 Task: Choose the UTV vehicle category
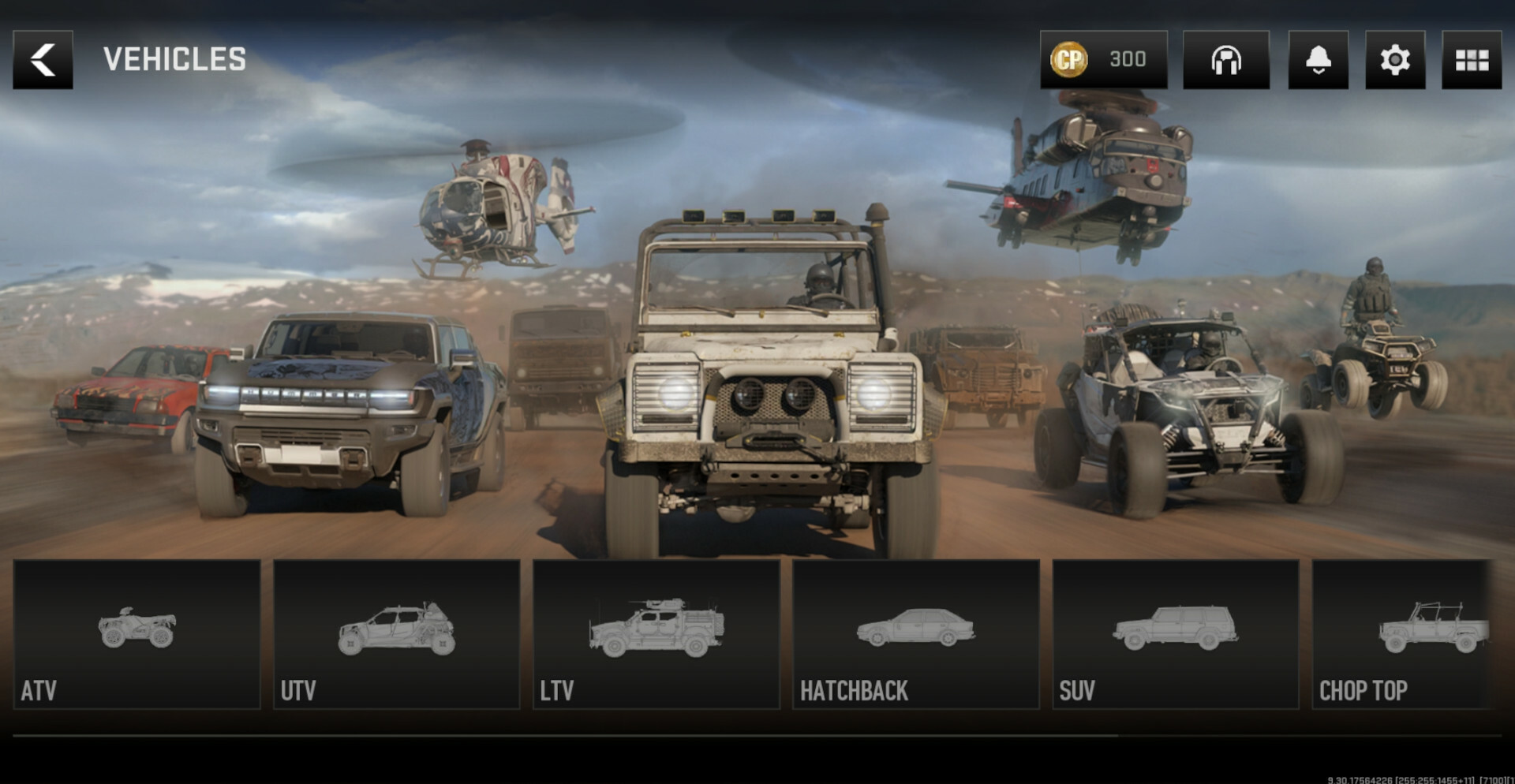[x=396, y=634]
